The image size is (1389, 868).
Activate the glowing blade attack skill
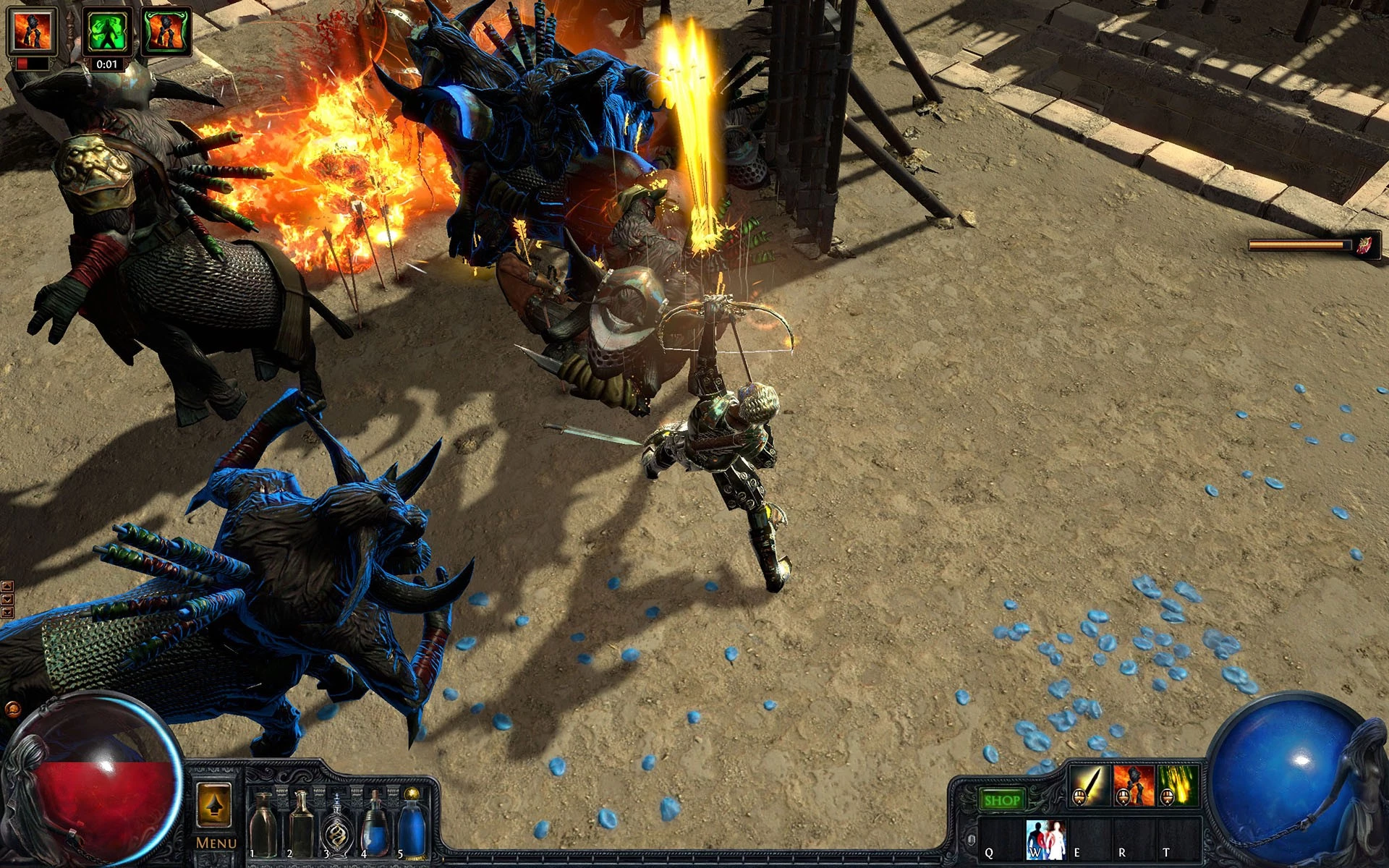(1089, 785)
